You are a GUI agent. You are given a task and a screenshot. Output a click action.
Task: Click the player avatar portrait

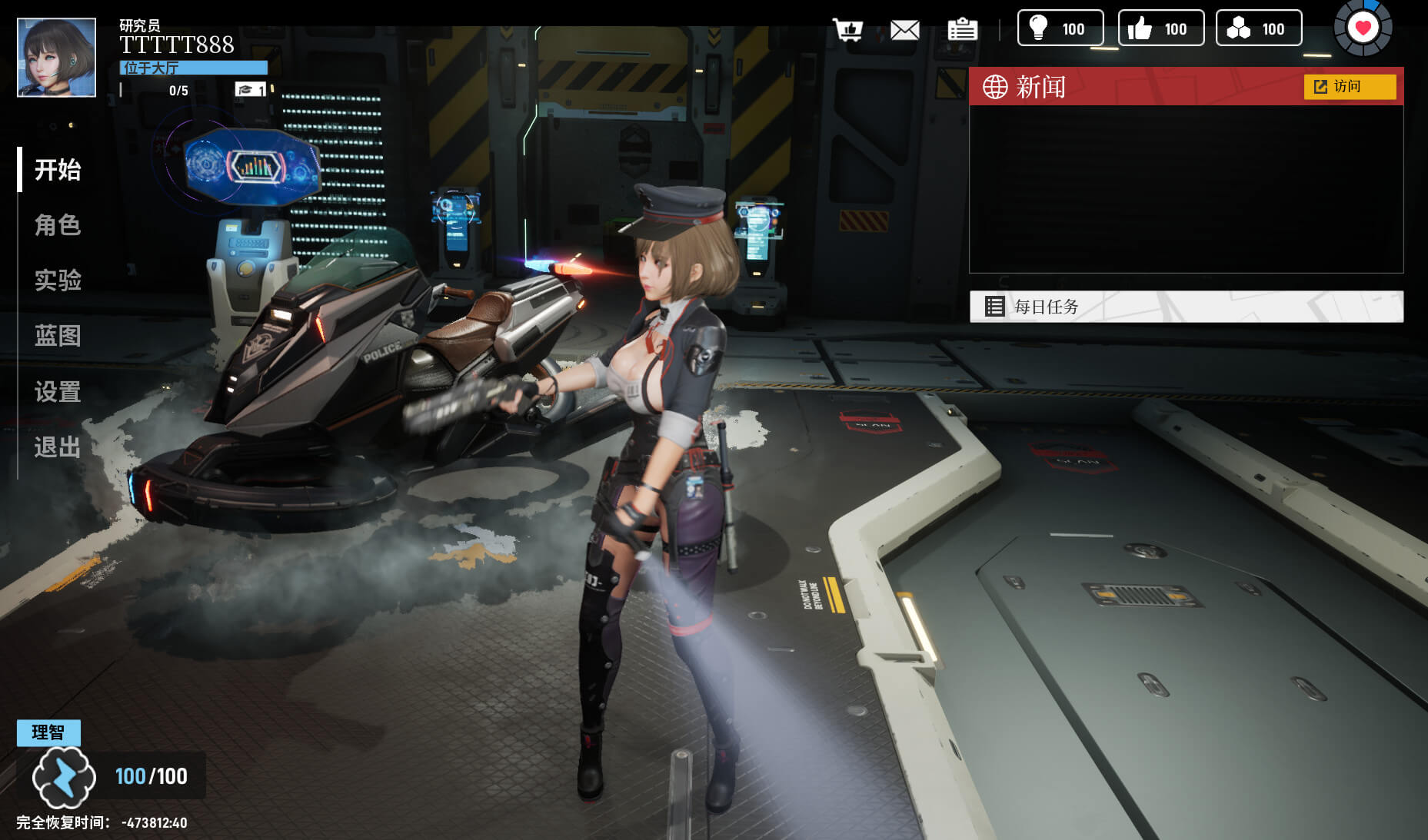(57, 58)
